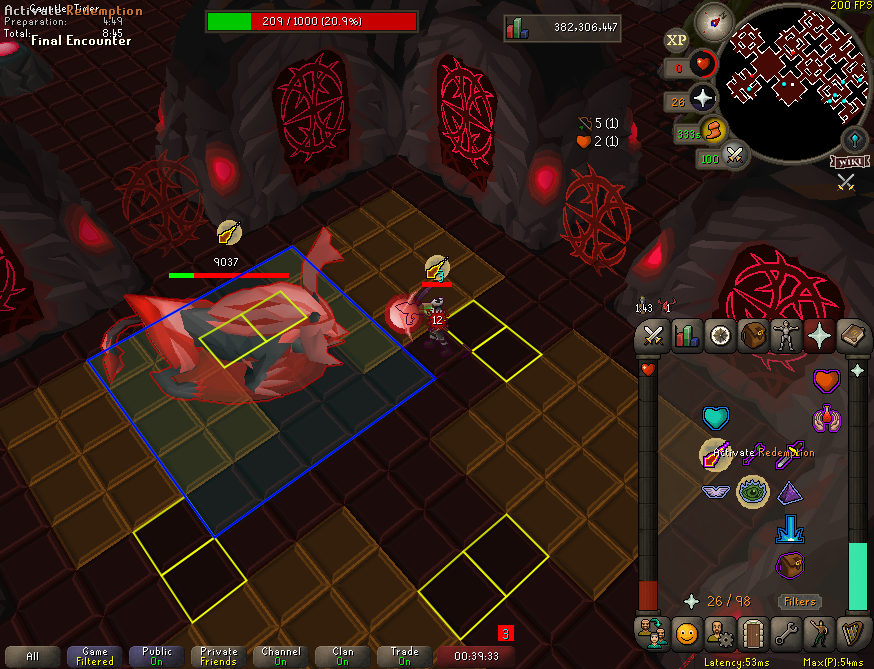Viewport: 874px width, 669px height.
Task: Open the Music Player harp tab
Action: [851, 632]
